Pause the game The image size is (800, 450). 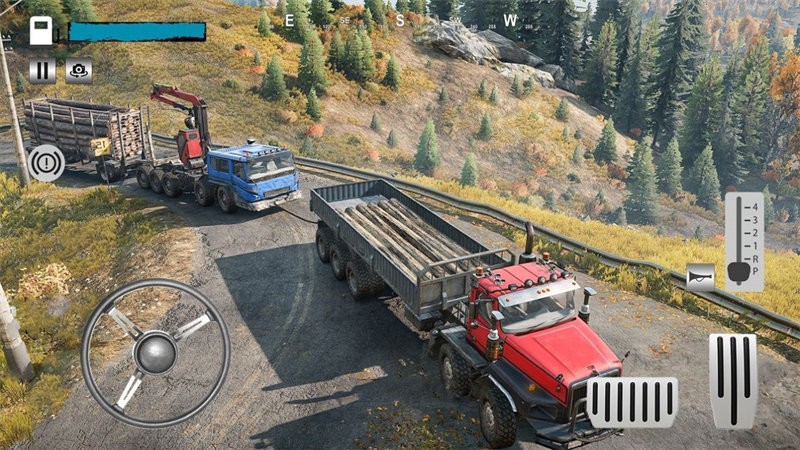point(42,70)
